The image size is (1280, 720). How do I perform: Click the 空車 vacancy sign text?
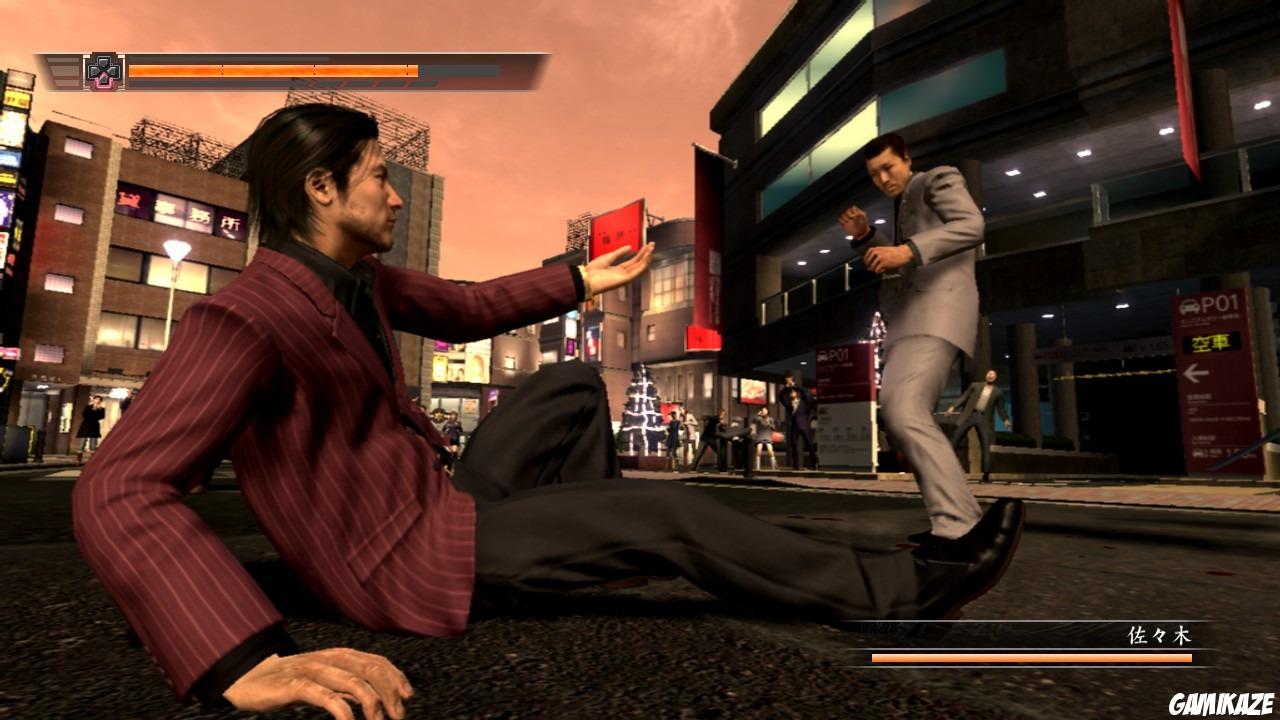tap(1211, 344)
